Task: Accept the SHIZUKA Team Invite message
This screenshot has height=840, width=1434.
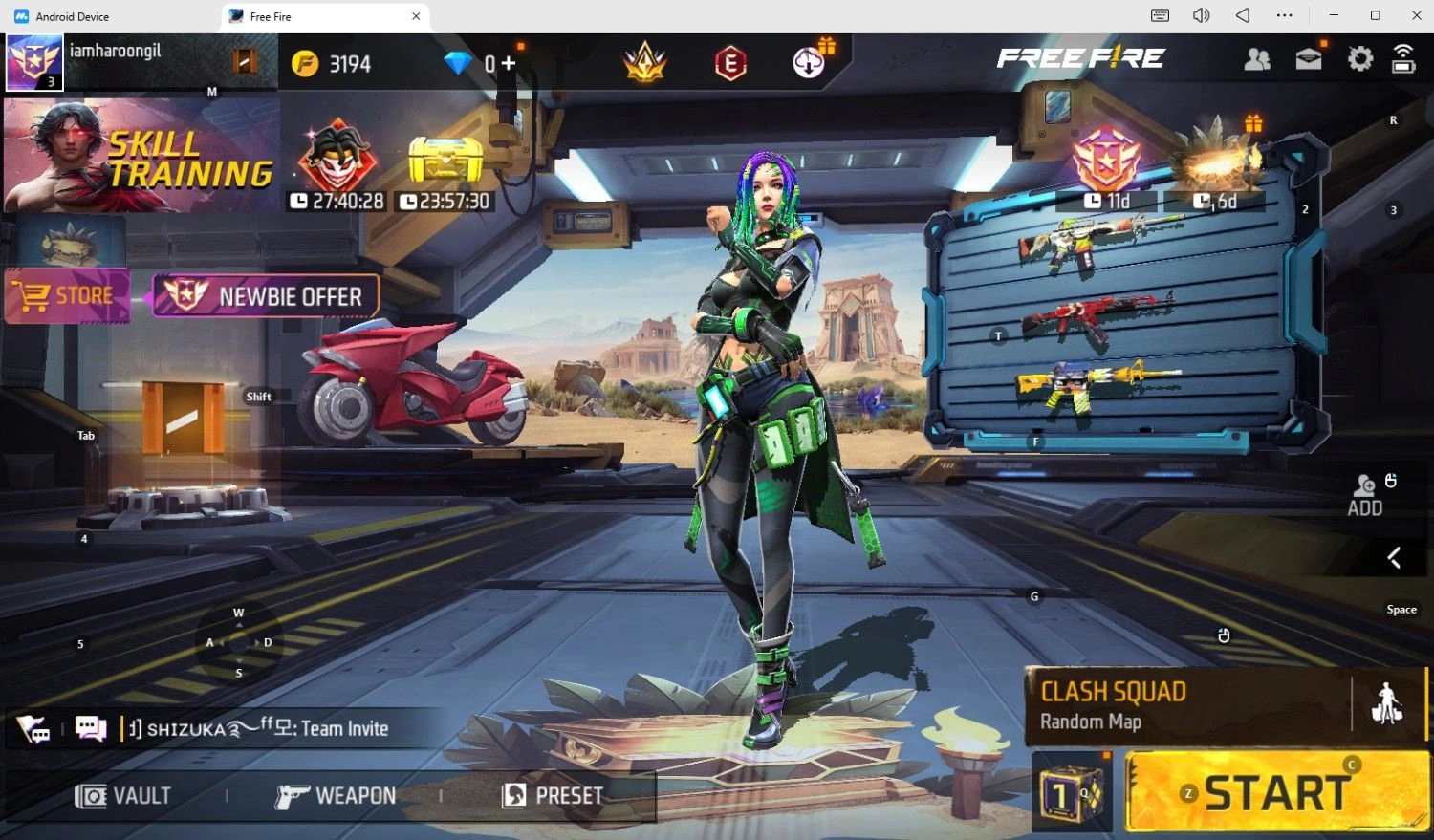Action: point(268,727)
